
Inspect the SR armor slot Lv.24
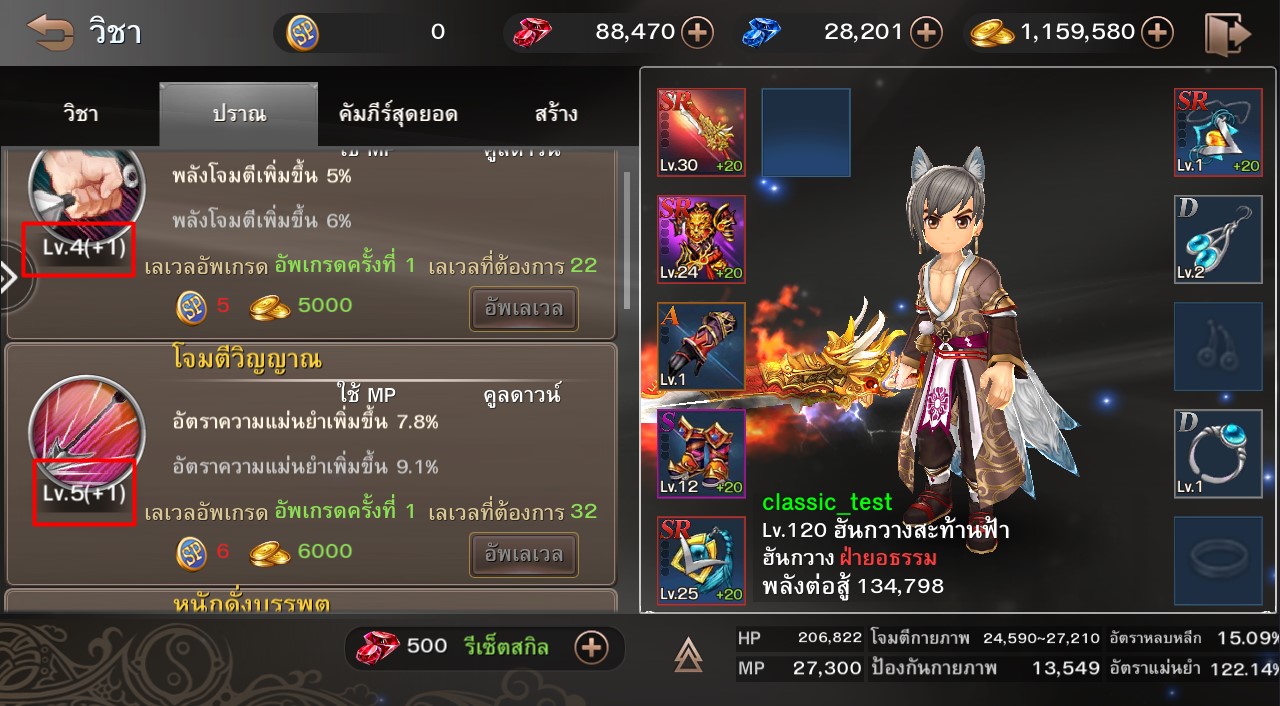pyautogui.click(x=701, y=239)
